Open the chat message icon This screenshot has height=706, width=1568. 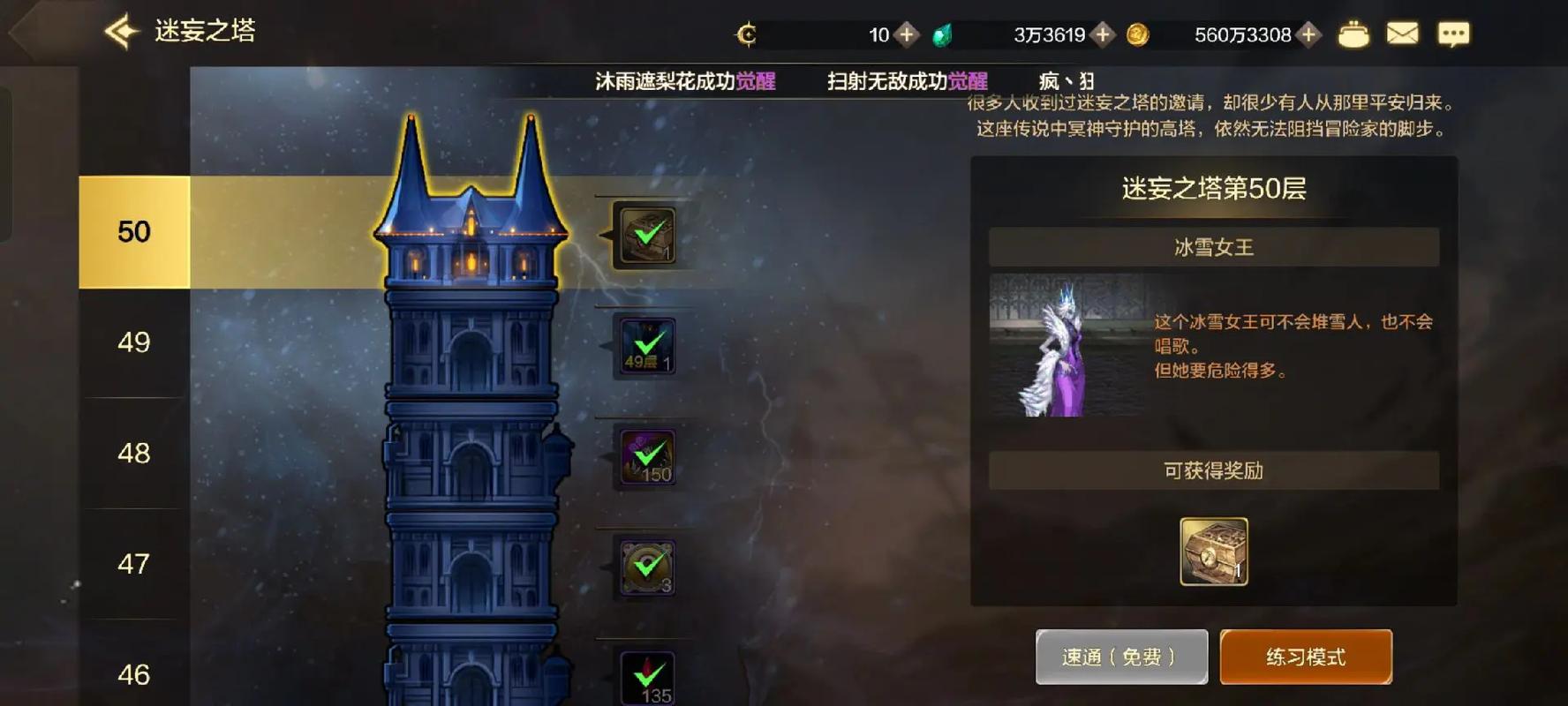point(1452,34)
